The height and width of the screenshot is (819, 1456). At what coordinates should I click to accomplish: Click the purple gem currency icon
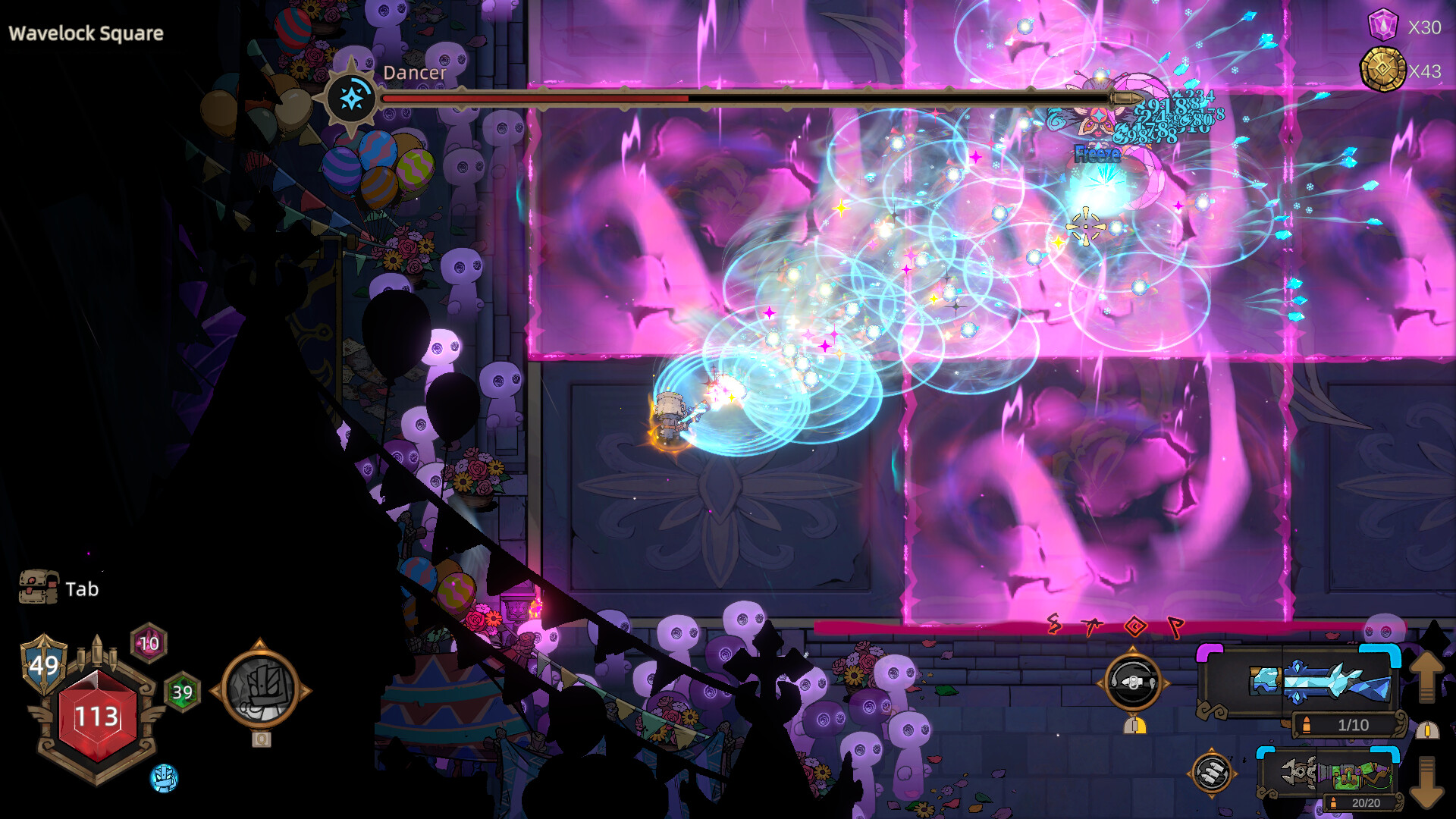(x=1382, y=26)
